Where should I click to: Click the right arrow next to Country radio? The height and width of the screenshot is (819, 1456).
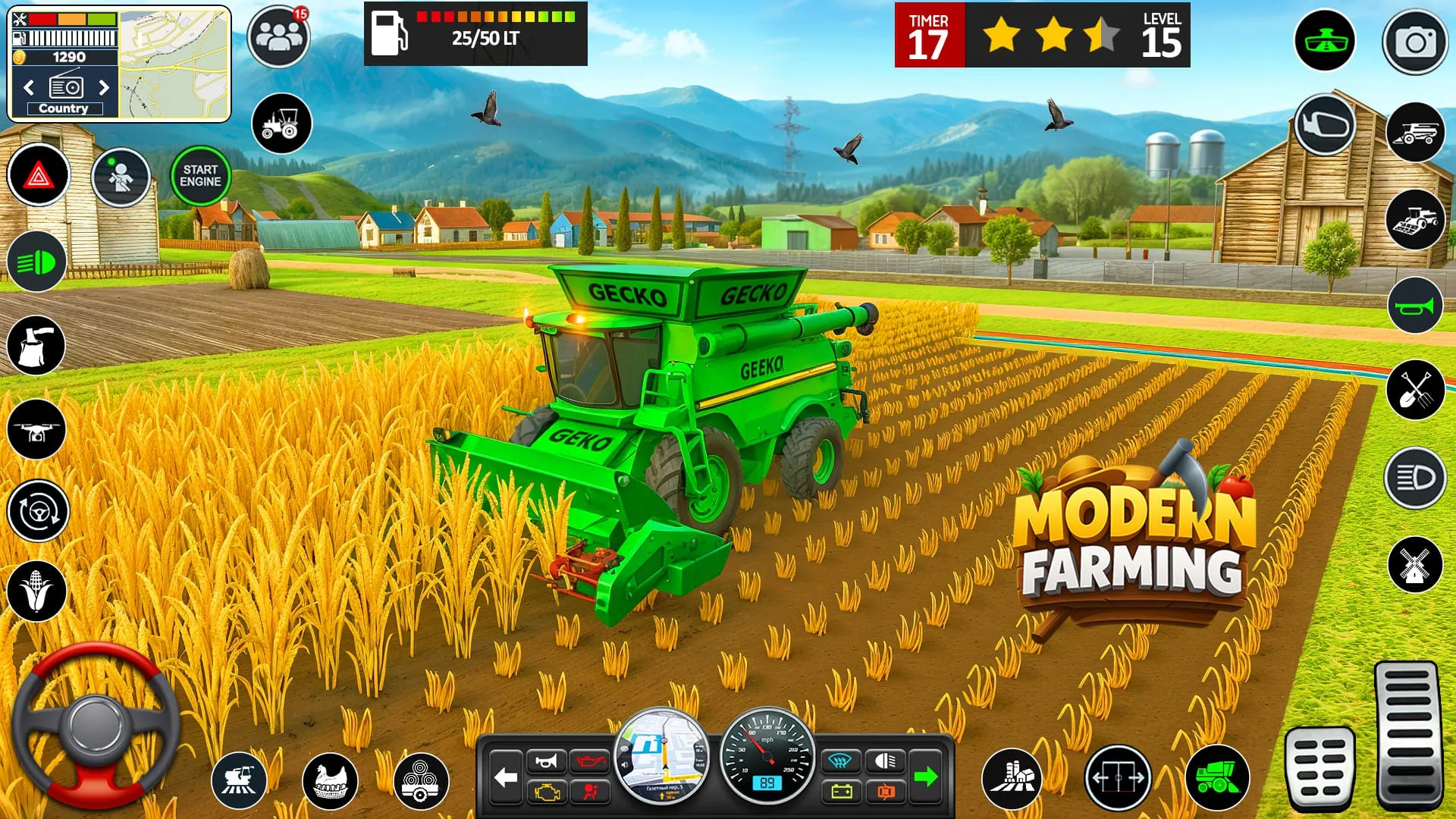105,86
